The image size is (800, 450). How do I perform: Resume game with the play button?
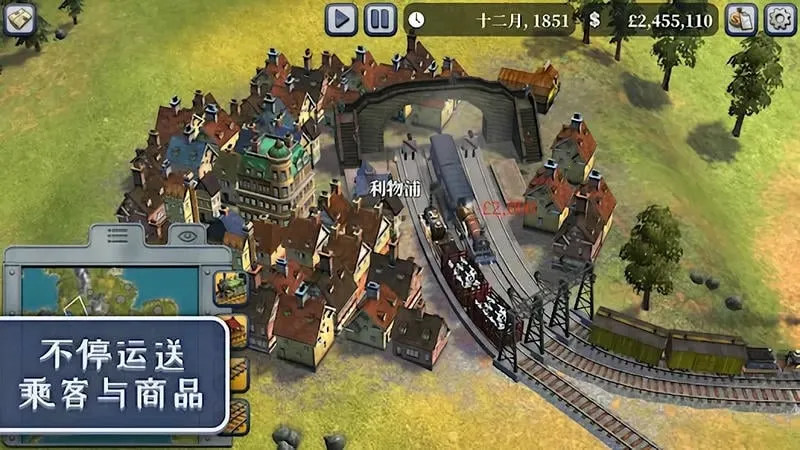coord(341,18)
